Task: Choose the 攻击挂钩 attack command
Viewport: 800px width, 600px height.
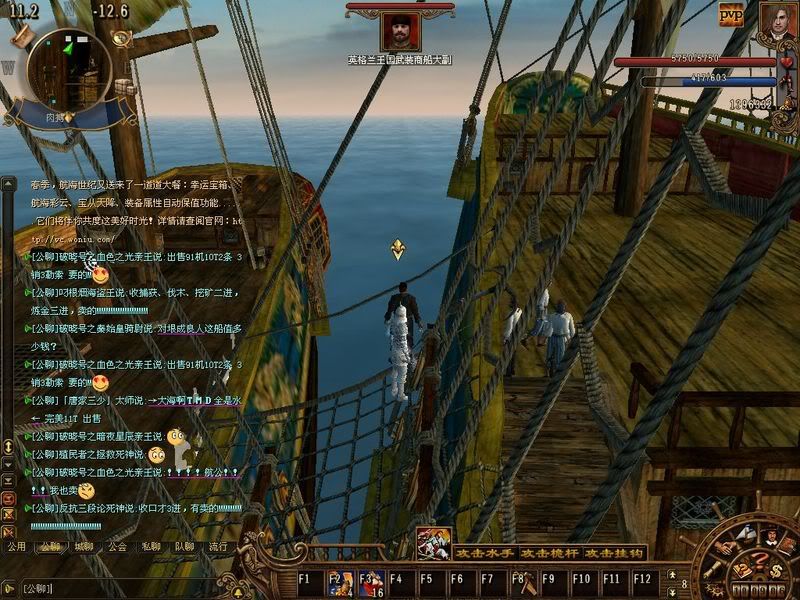Action: [614, 553]
